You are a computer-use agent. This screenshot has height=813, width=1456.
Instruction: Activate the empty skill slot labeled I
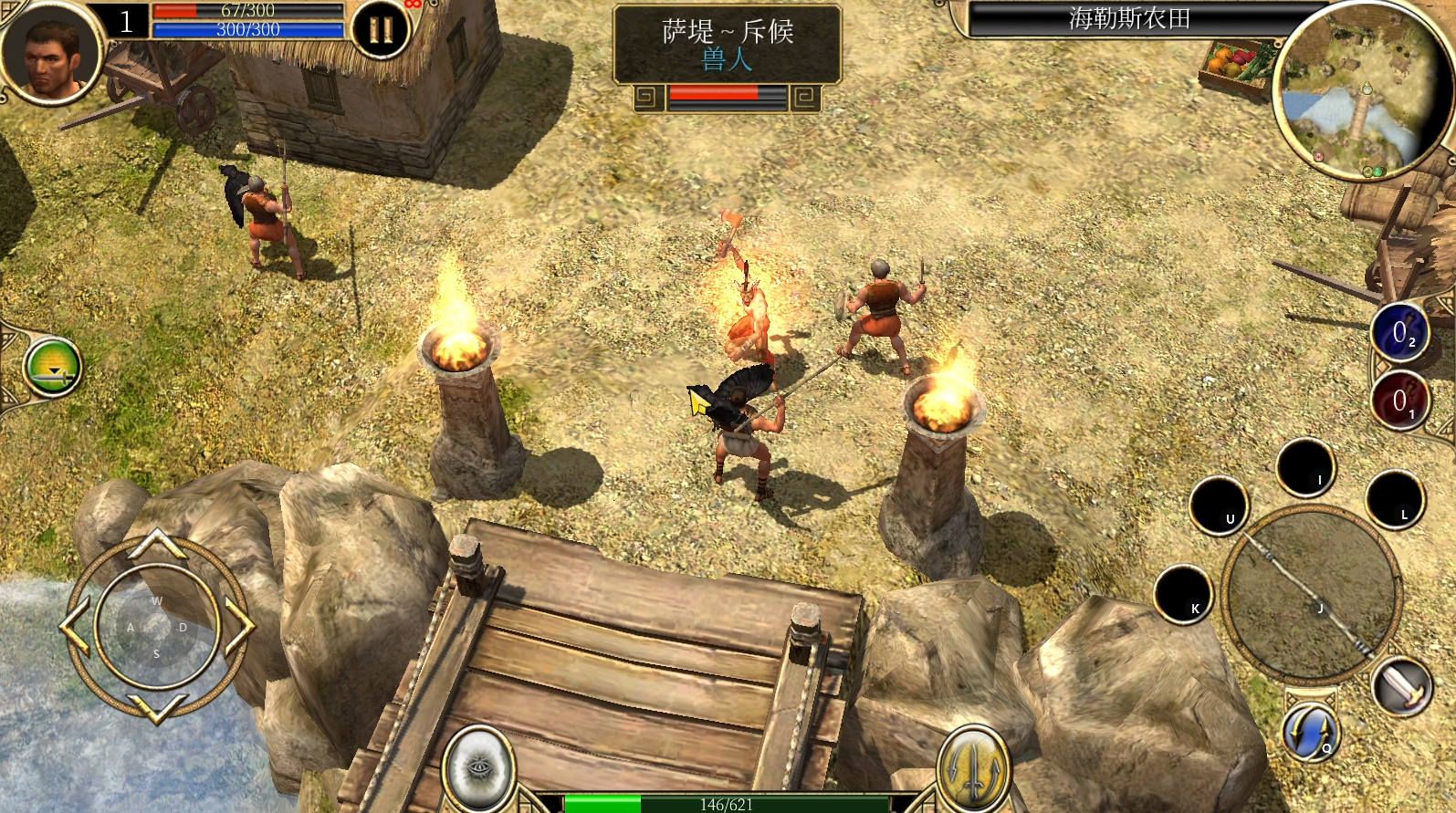(x=1305, y=466)
